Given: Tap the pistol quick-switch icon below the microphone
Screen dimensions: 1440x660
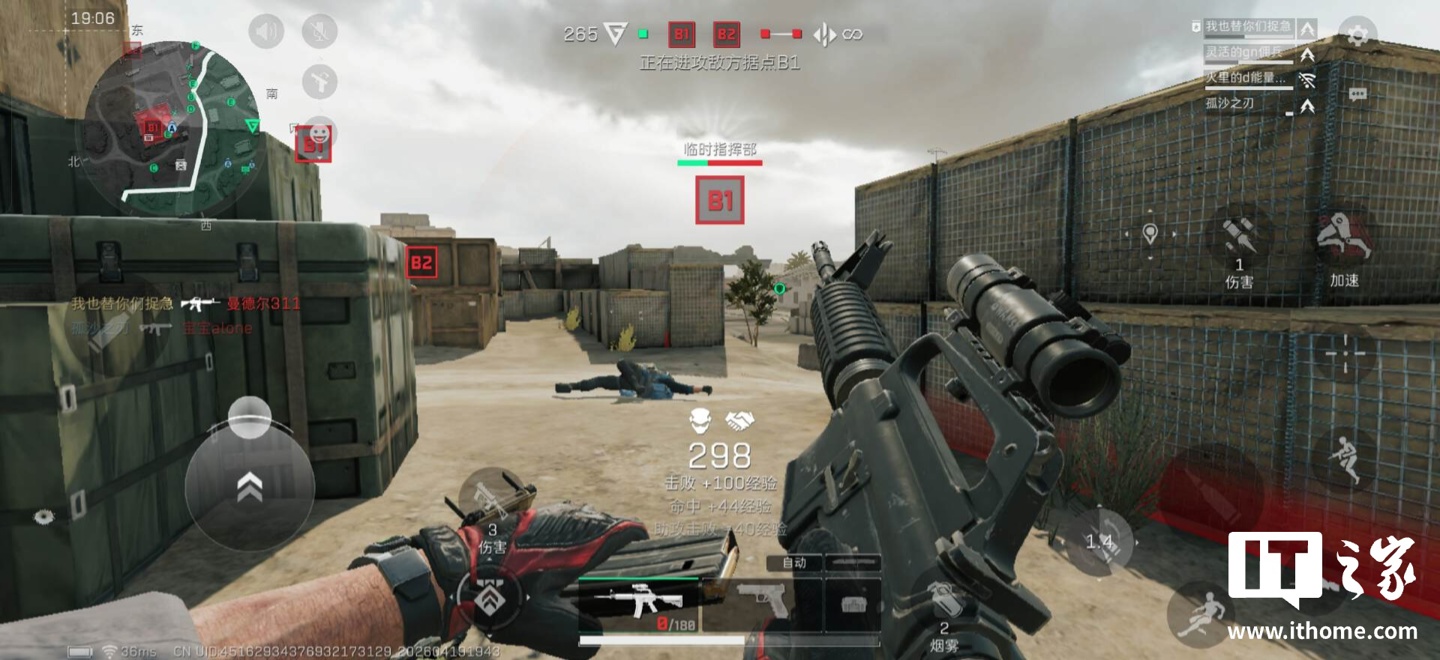Looking at the screenshot, I should pos(320,81).
